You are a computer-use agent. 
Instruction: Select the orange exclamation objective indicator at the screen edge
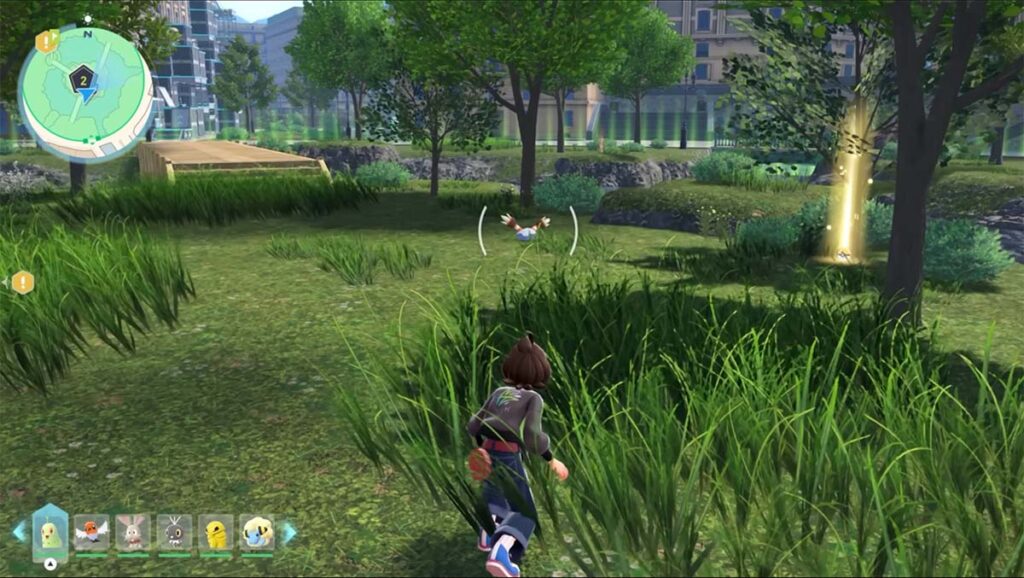click(x=22, y=283)
